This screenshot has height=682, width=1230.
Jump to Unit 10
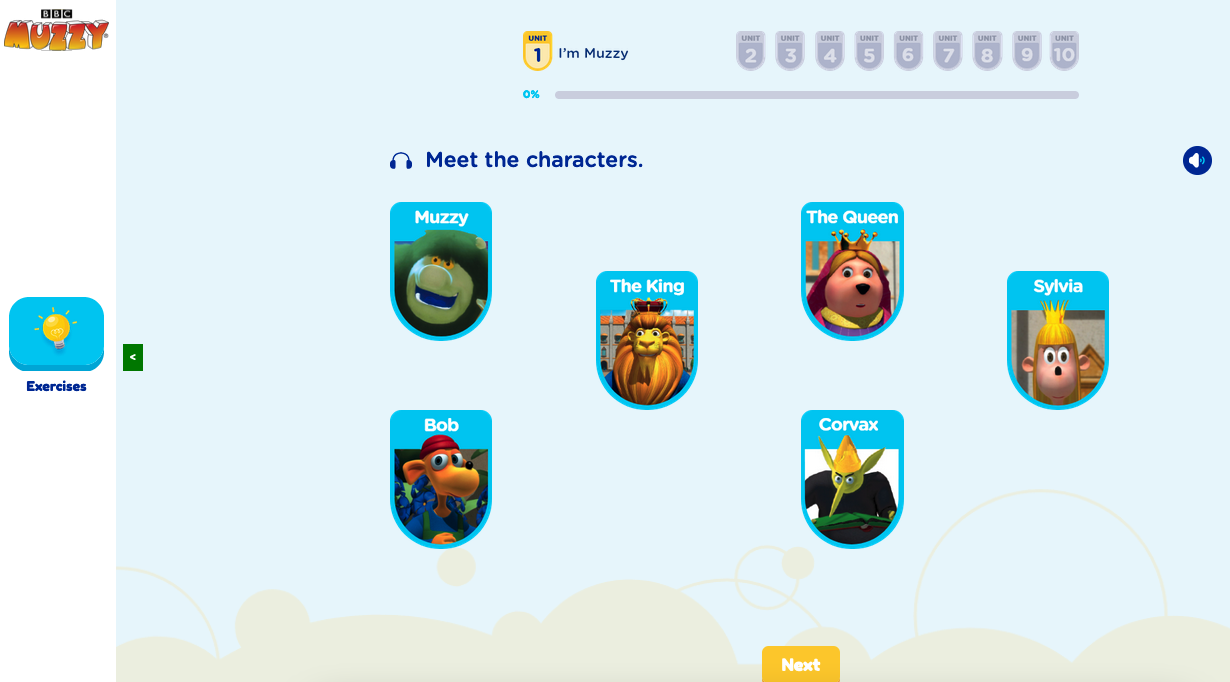tap(1064, 51)
